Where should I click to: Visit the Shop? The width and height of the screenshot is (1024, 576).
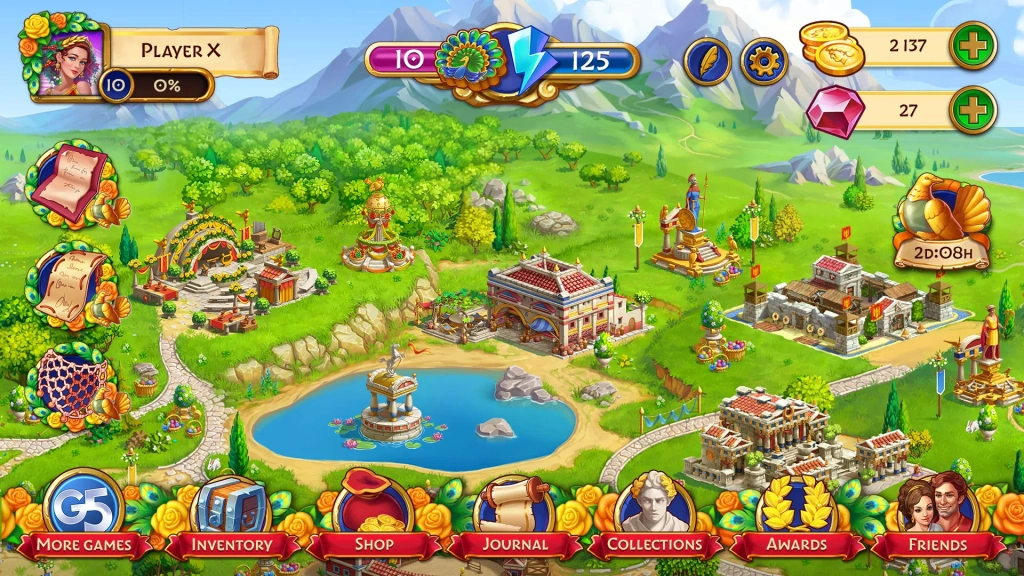click(372, 510)
